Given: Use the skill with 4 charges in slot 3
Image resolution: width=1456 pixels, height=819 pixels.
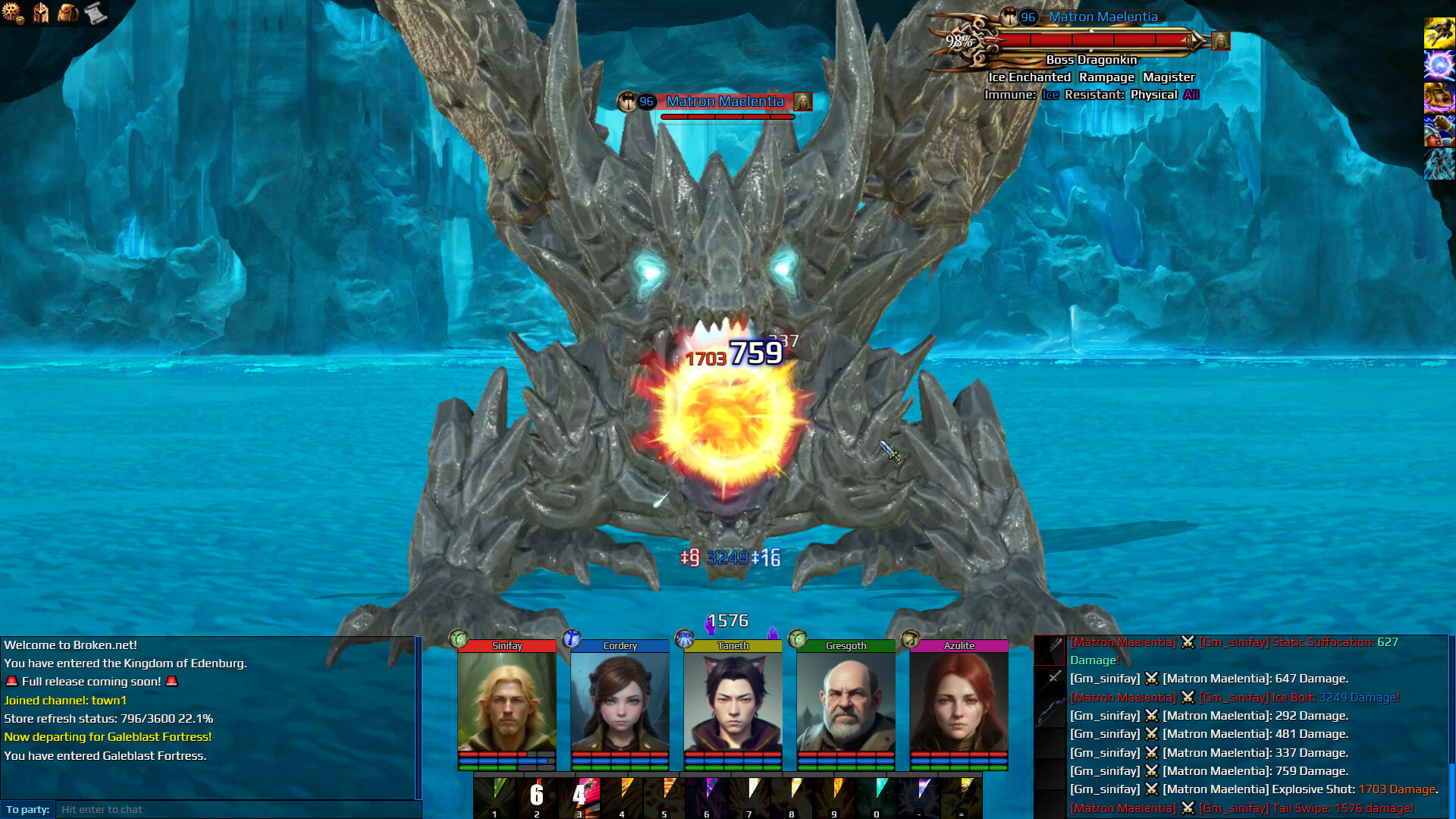Looking at the screenshot, I should coord(579,795).
